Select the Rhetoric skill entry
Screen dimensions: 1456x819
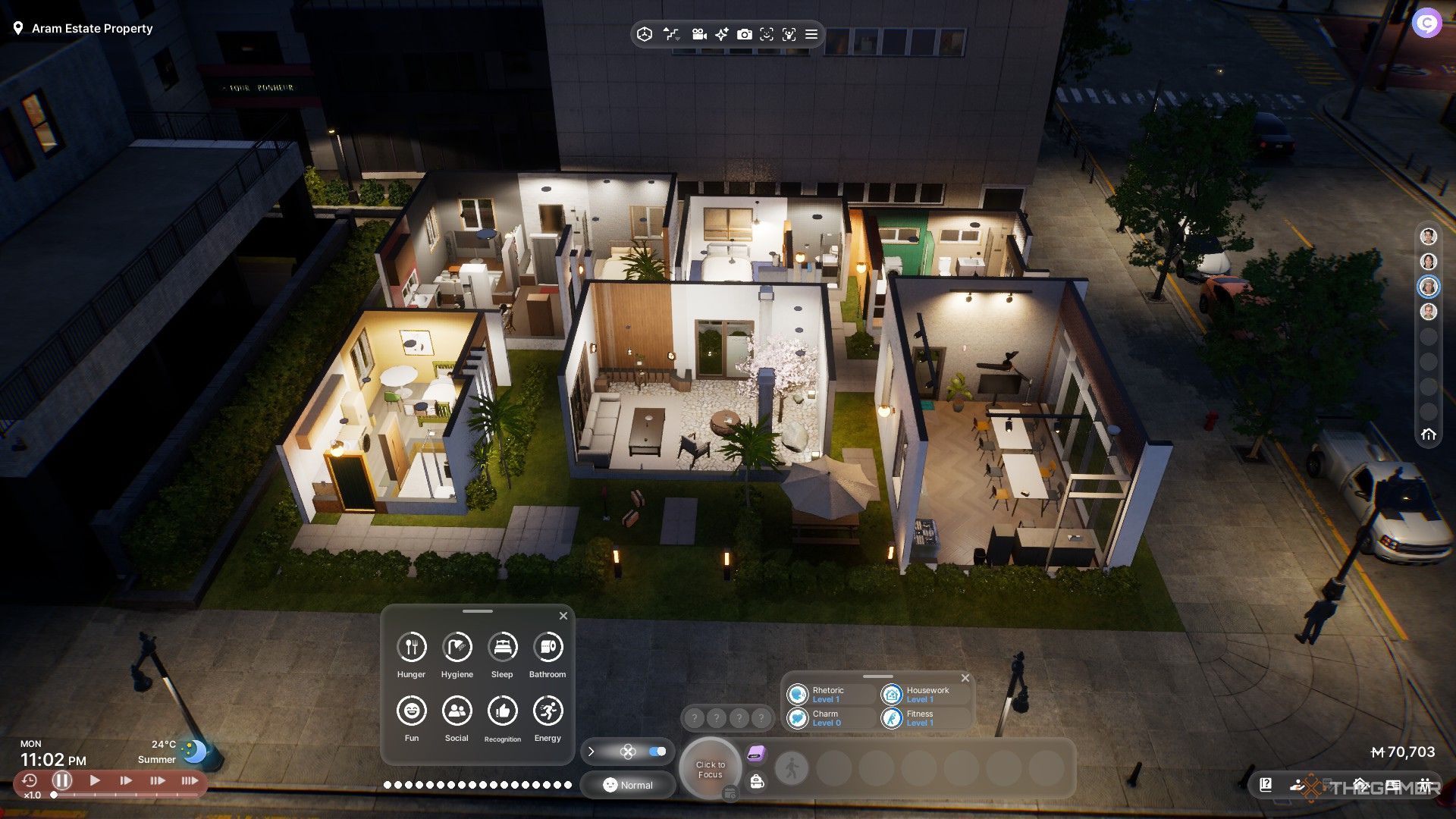tap(828, 695)
